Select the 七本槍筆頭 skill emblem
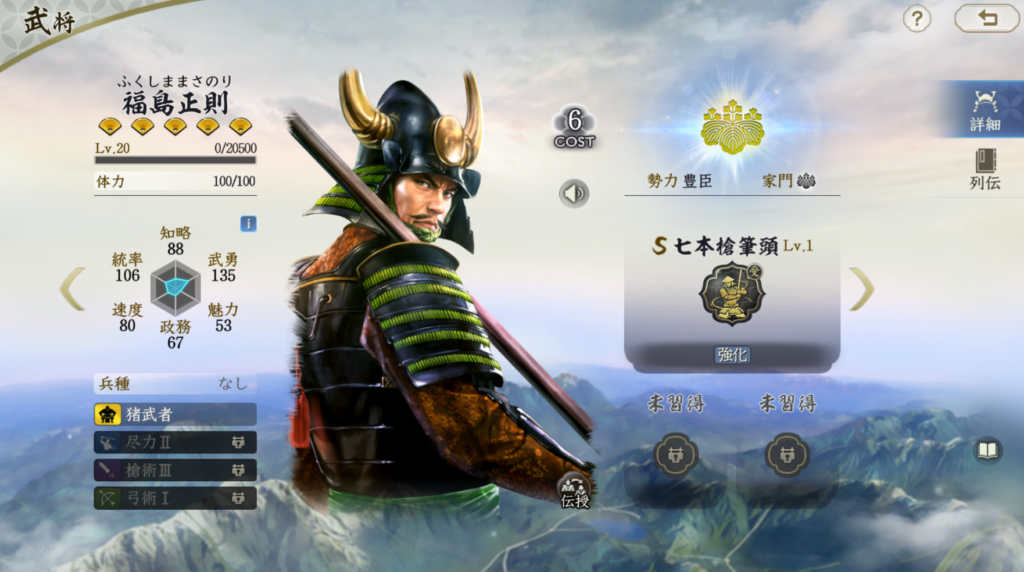Viewport: 1024px width, 572px height. pos(732,293)
